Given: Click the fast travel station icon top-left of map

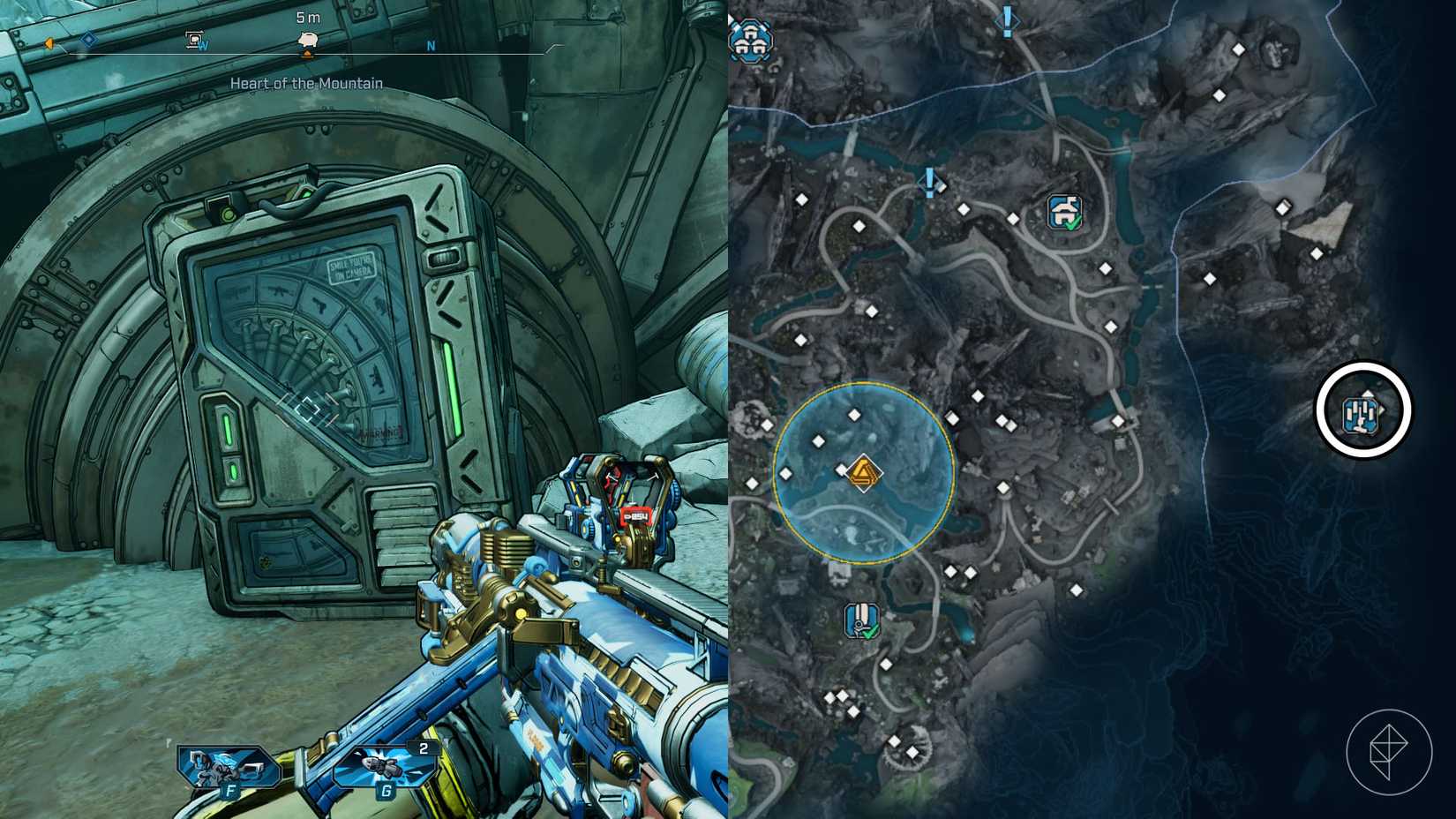Looking at the screenshot, I should tap(752, 41).
